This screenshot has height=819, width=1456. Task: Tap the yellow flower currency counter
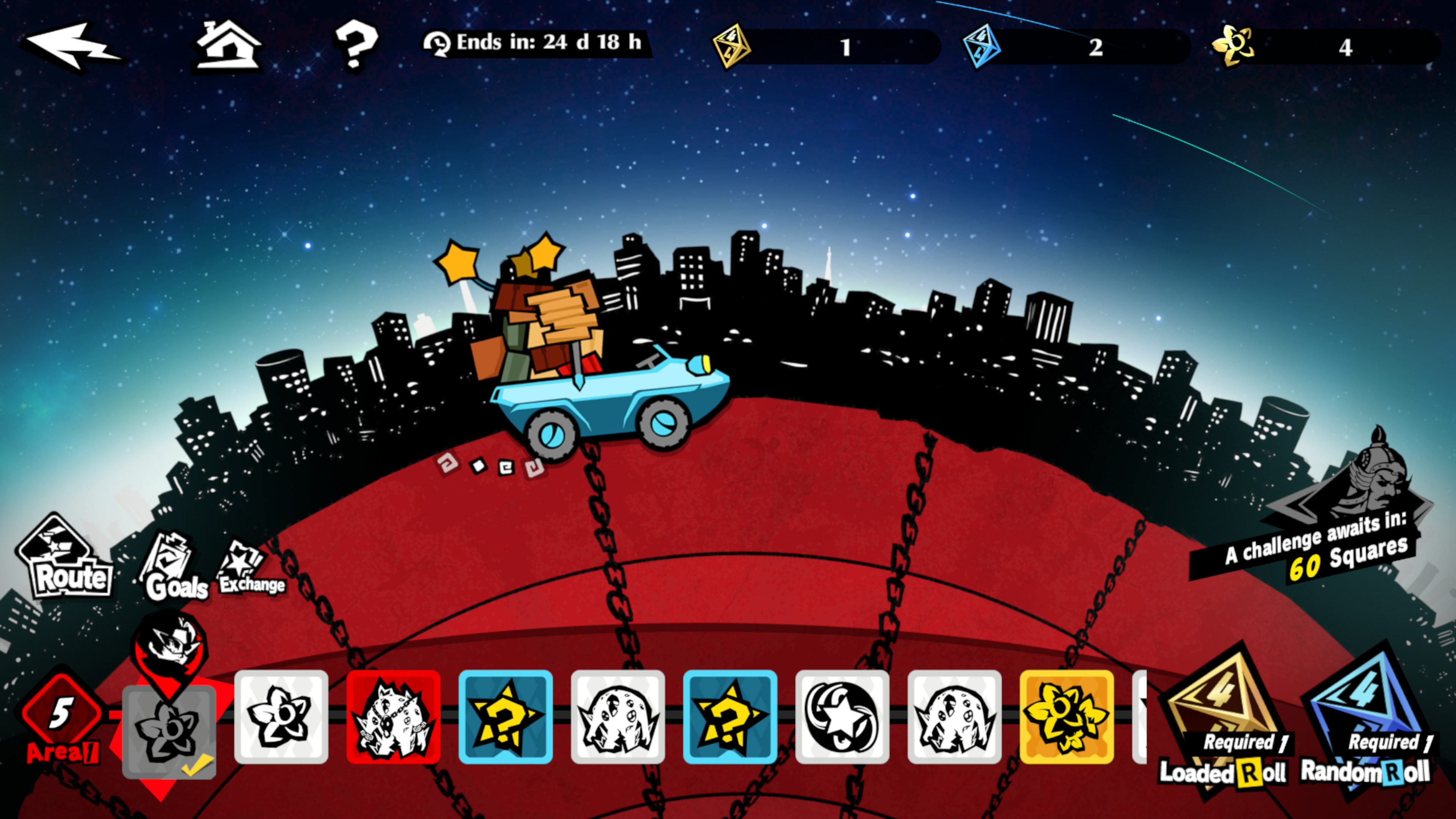pos(1323,46)
